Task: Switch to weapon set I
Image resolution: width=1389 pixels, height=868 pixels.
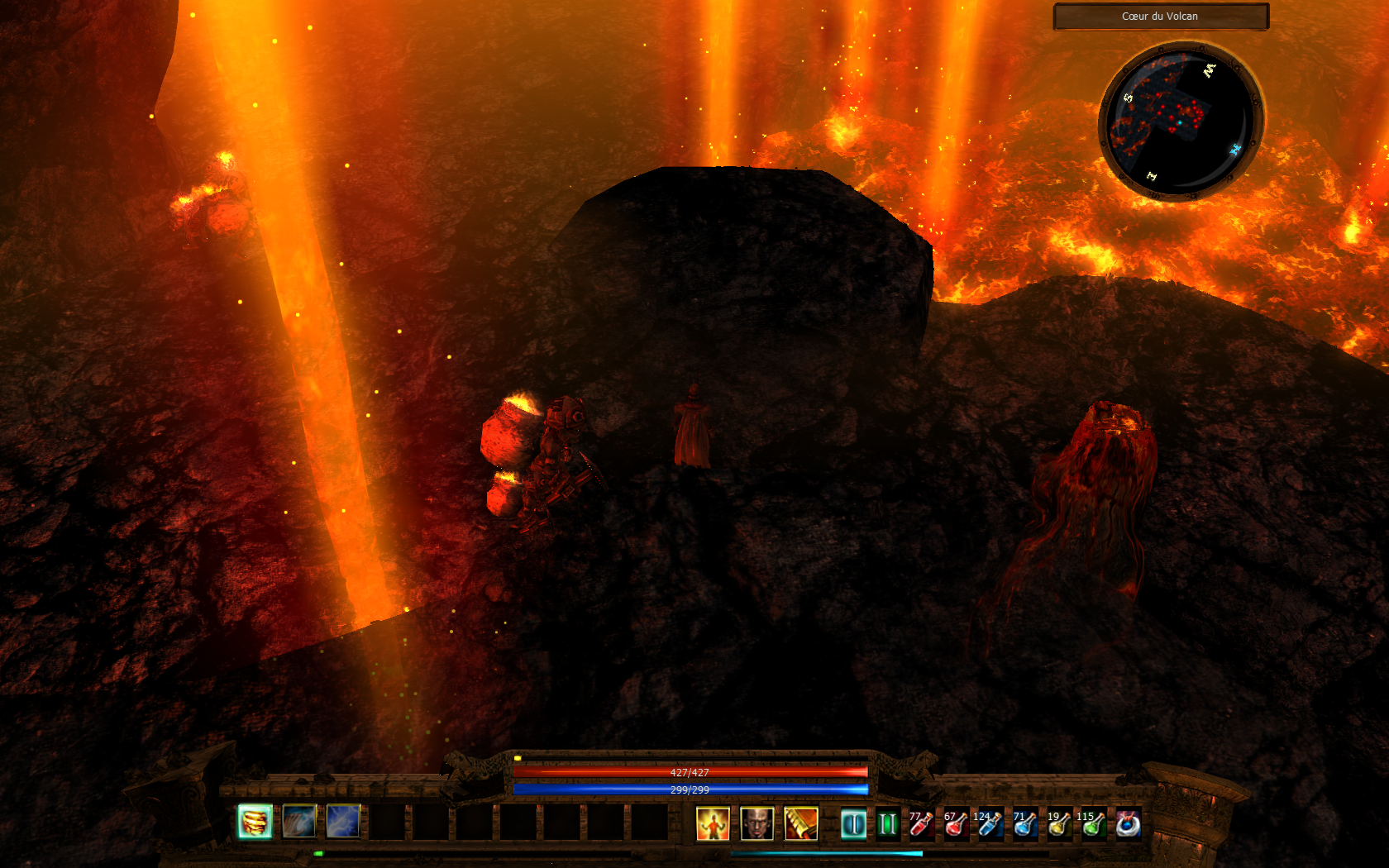Action: [853, 823]
